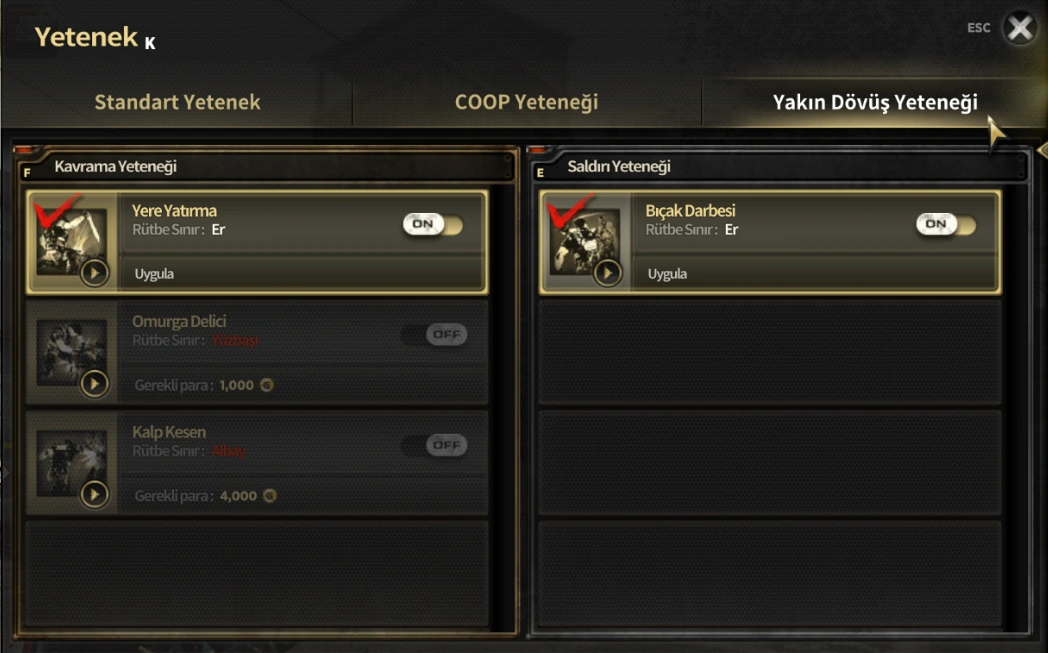Close the Yetenek window
The height and width of the screenshot is (653, 1048).
click(x=1019, y=28)
